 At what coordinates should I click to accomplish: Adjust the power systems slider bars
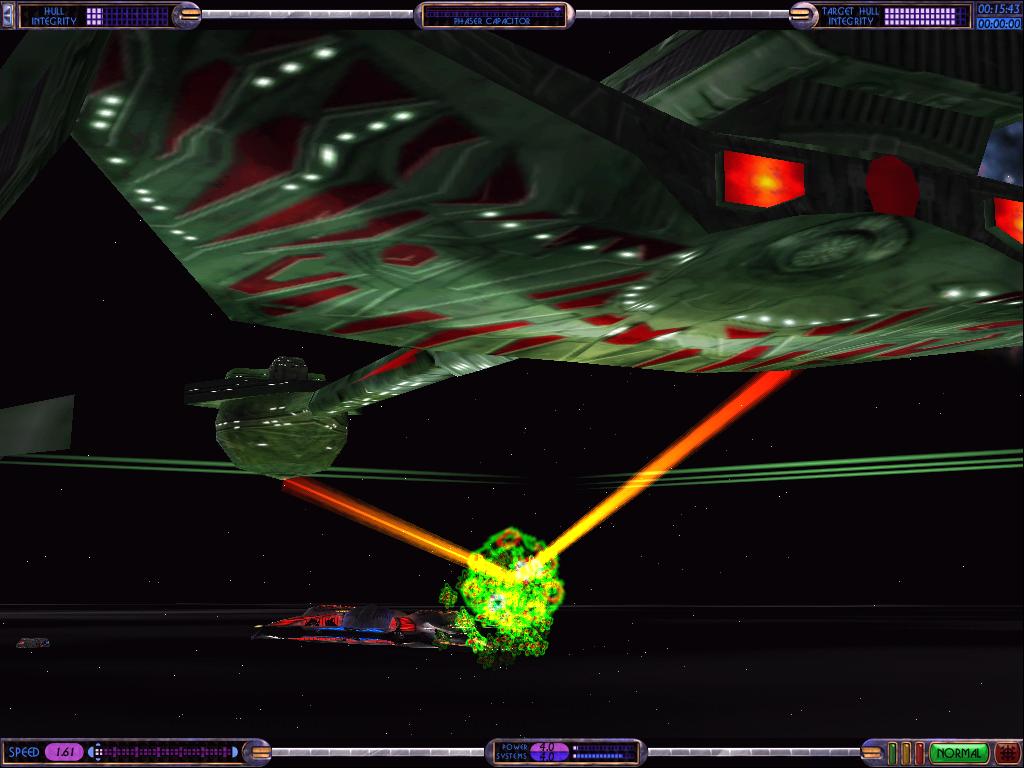click(x=603, y=752)
